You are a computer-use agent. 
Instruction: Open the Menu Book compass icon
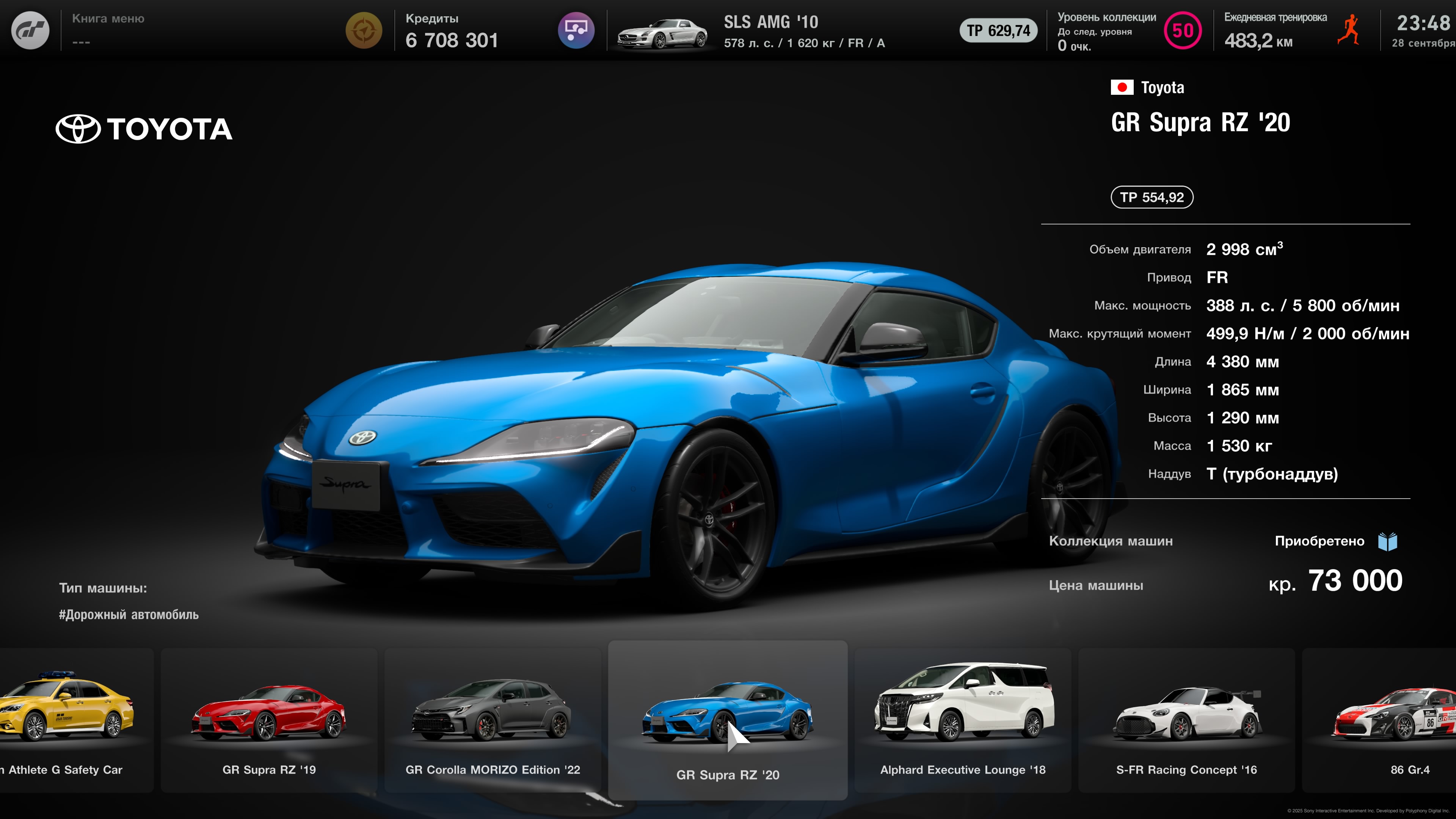(364, 30)
